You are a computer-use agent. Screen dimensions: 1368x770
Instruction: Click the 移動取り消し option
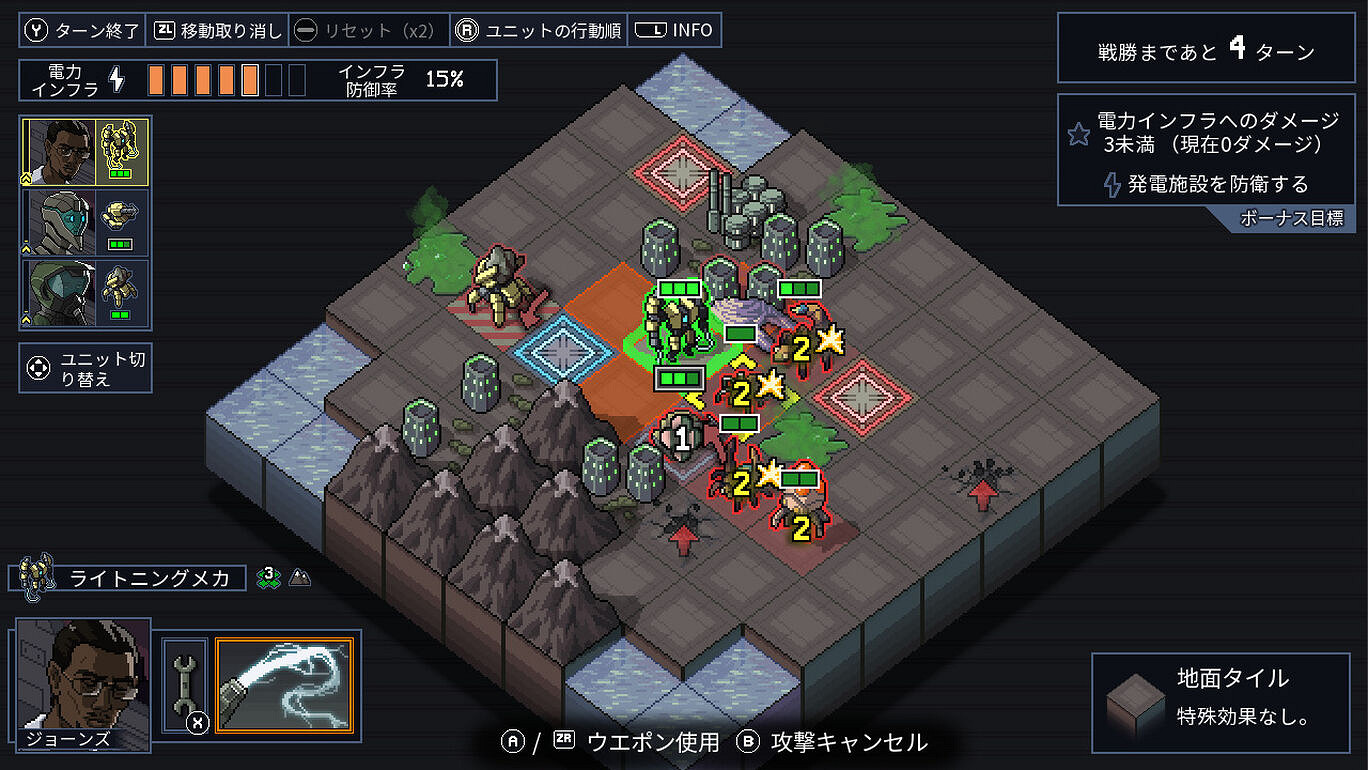(x=216, y=29)
